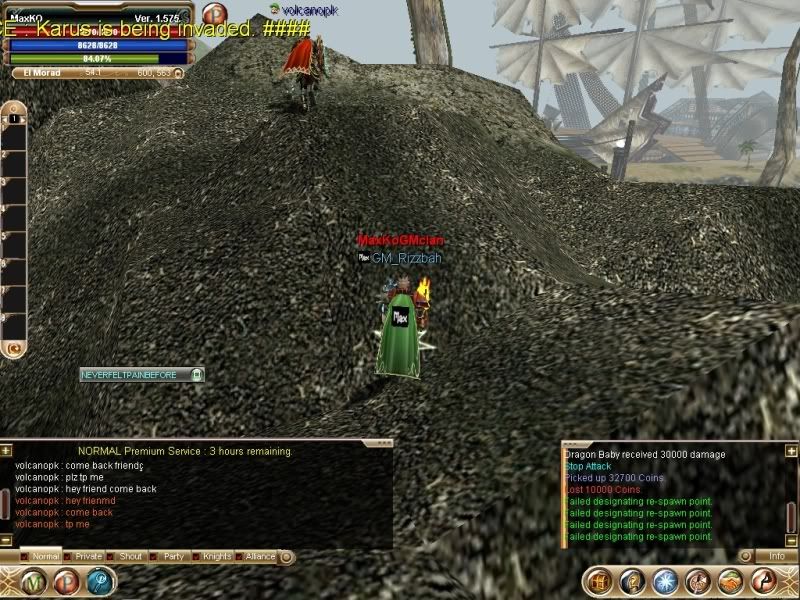Select the Shout chat tab
800x600 pixels.
[131, 556]
